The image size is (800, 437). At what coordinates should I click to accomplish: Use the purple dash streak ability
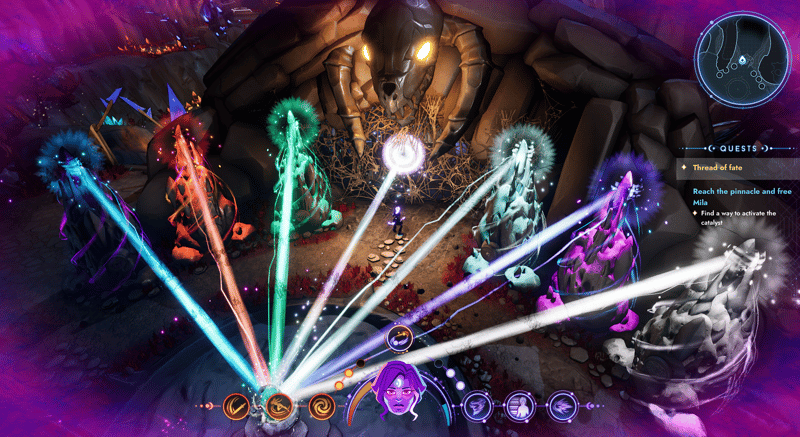(x=561, y=406)
